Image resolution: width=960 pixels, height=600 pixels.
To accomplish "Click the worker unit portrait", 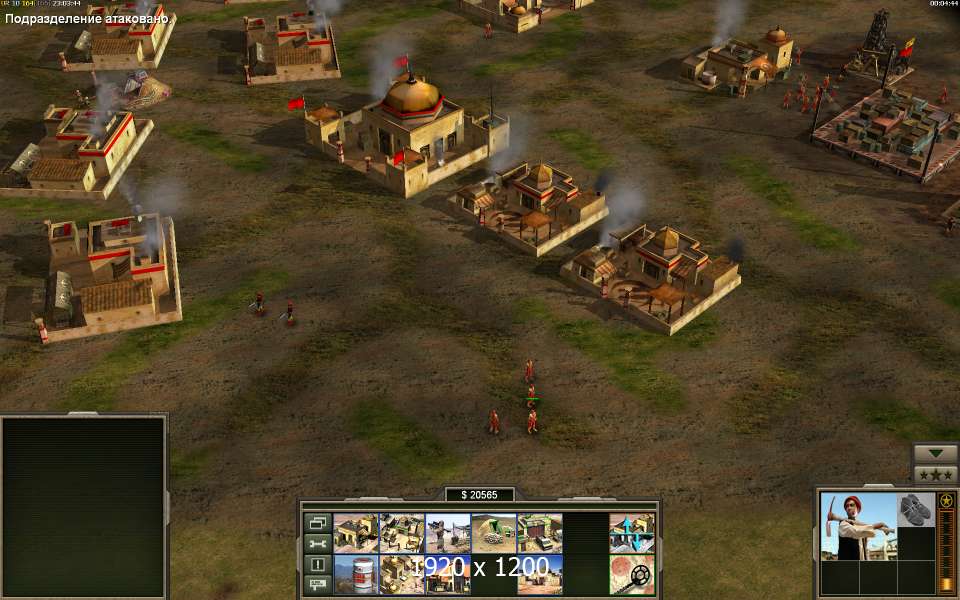I will [x=857, y=525].
